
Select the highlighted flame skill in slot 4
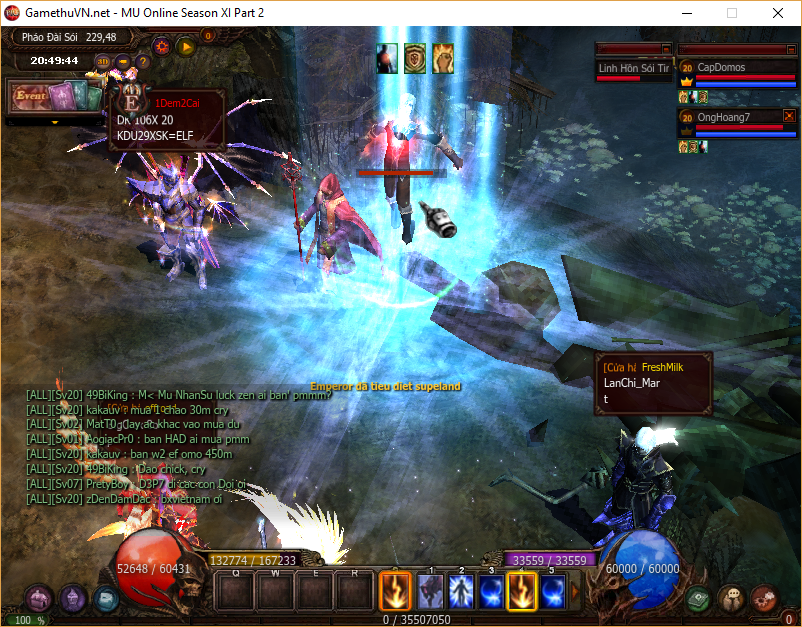tap(522, 590)
